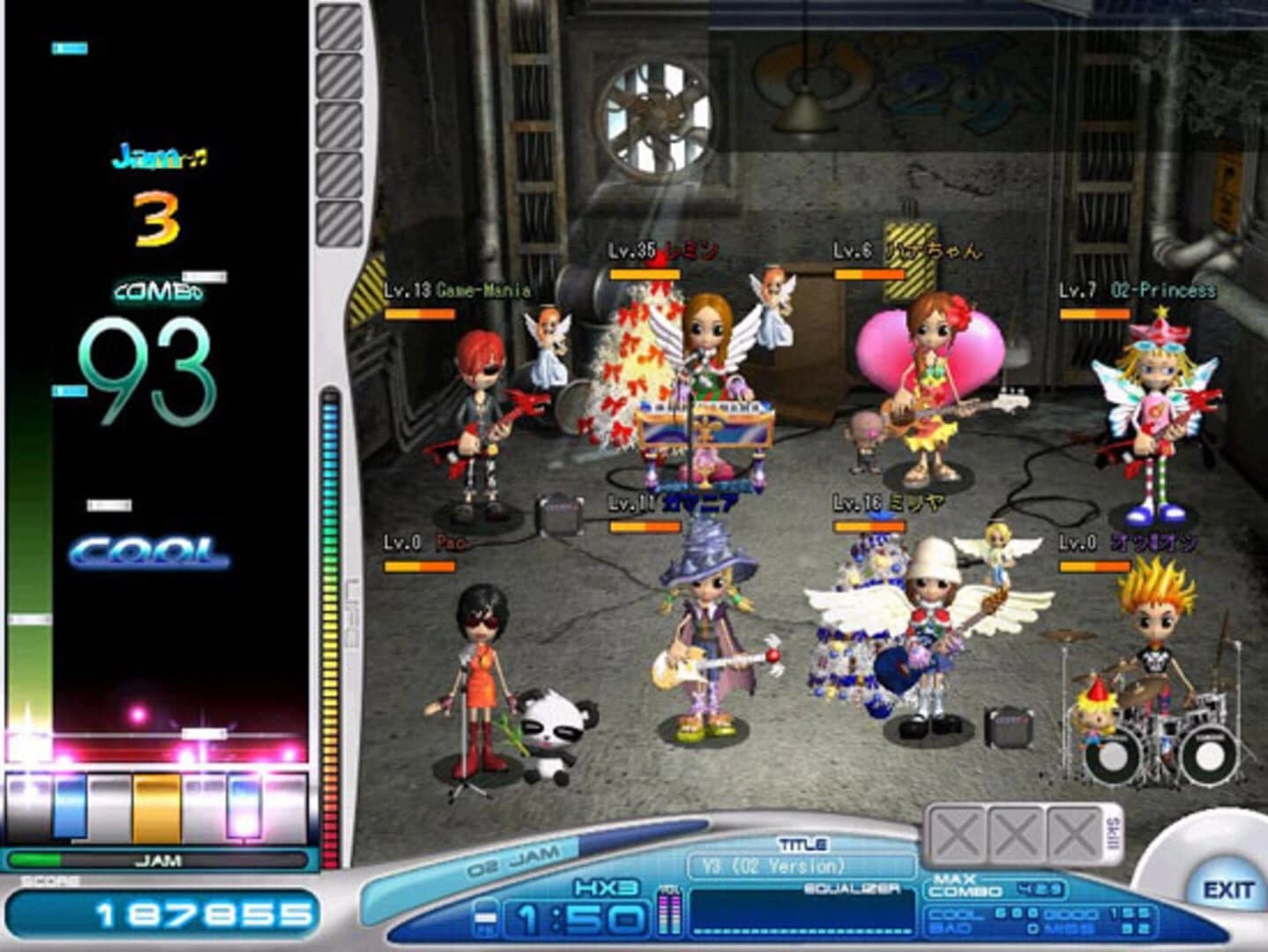Click the song title Y3 (O2 Version)
Screen dimensions: 1268x952
click(774, 865)
